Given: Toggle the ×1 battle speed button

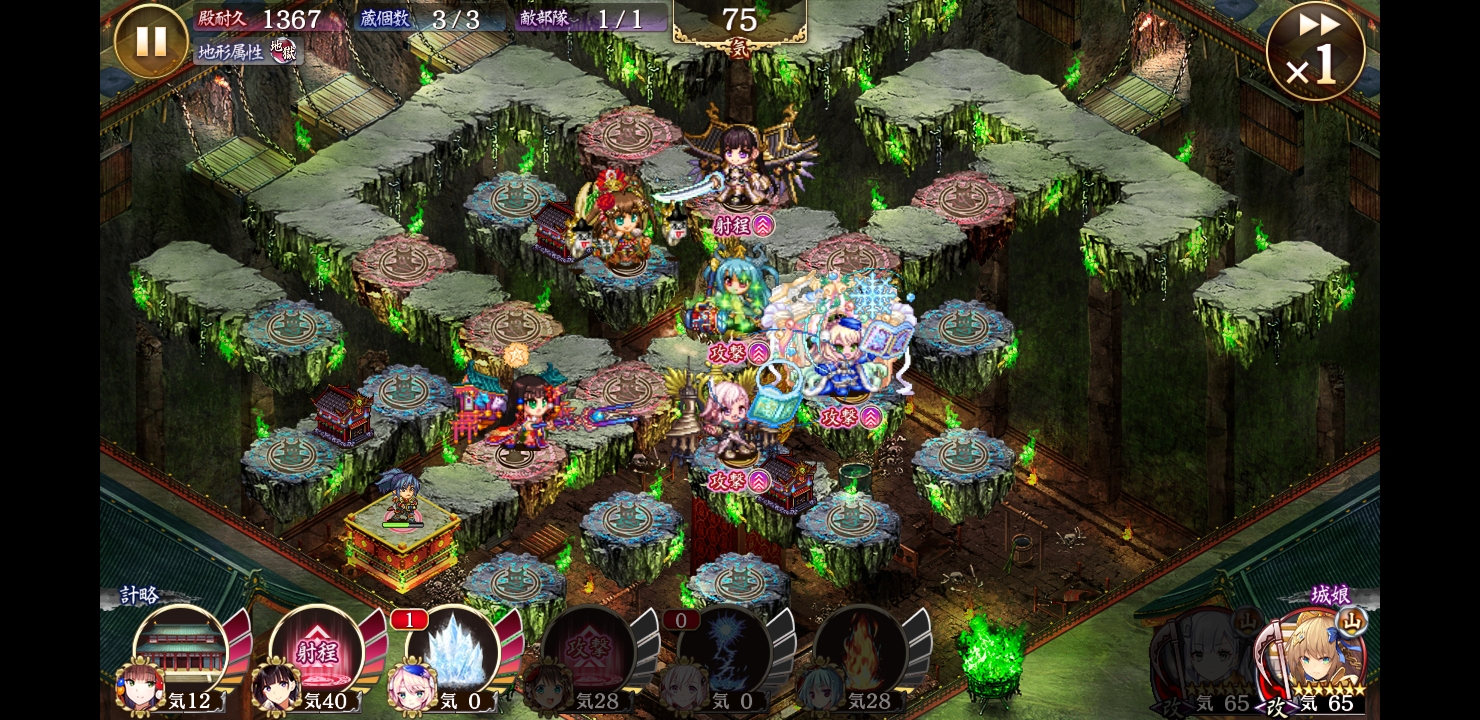Looking at the screenshot, I should click(x=1315, y=52).
